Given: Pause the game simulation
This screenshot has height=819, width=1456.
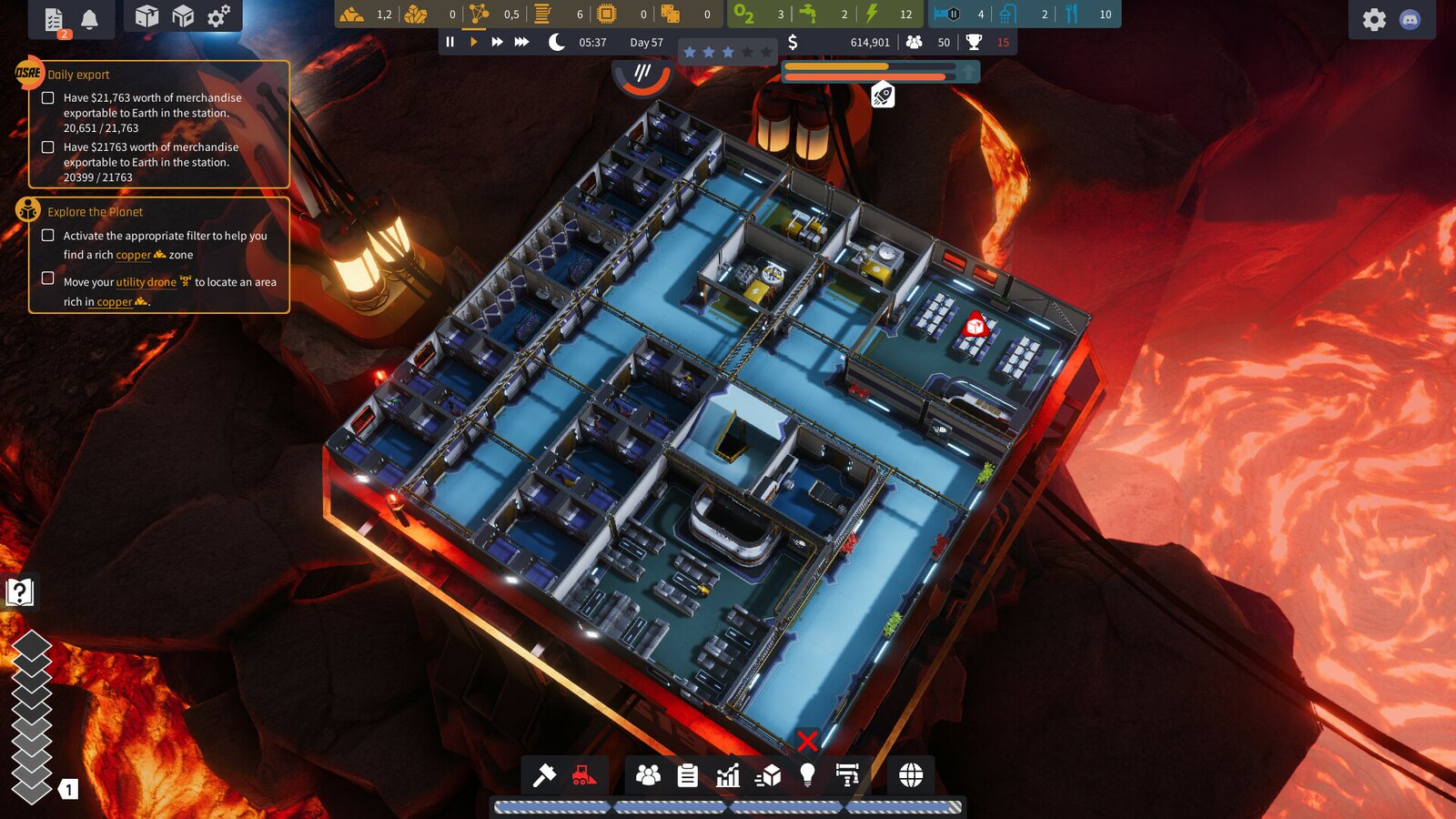Looking at the screenshot, I should coord(450,42).
